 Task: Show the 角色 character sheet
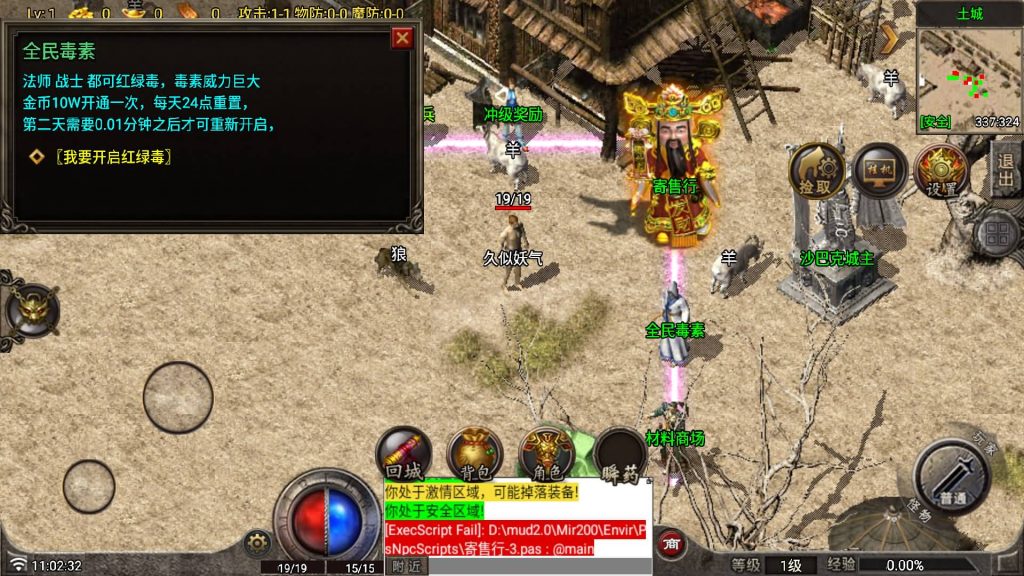[546, 456]
